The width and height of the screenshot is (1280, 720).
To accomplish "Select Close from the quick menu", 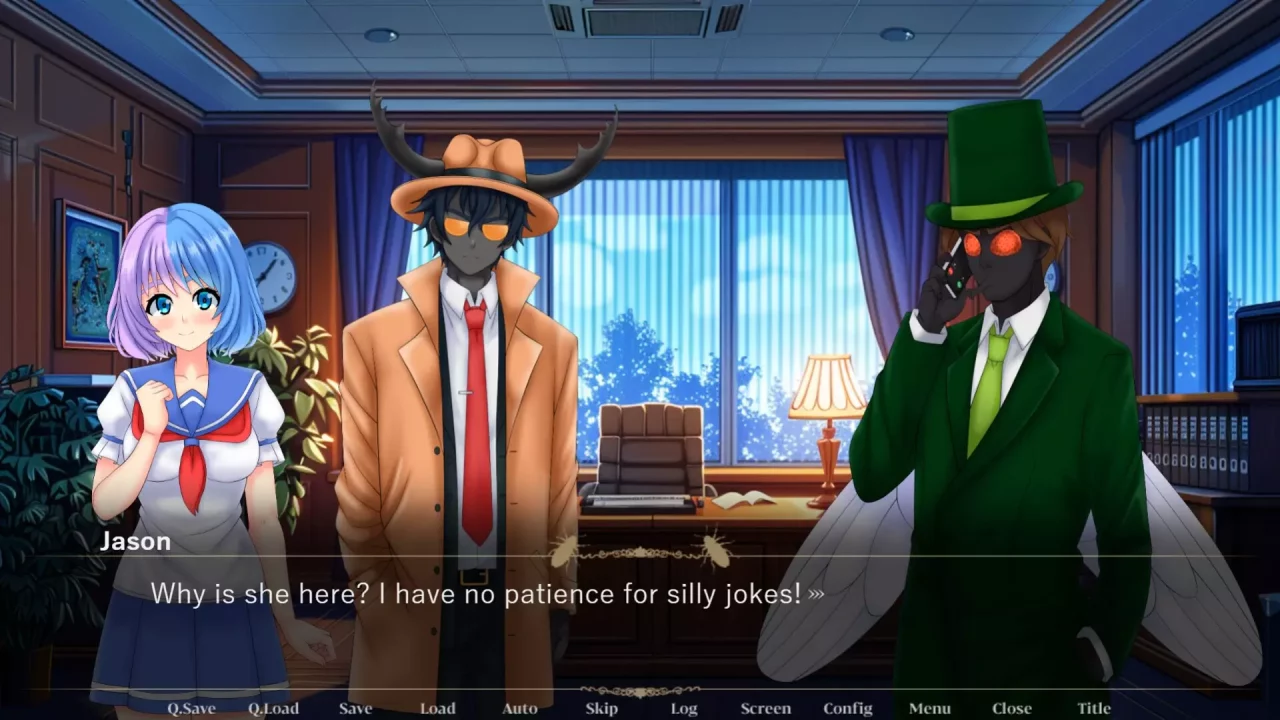I will tap(1011, 708).
